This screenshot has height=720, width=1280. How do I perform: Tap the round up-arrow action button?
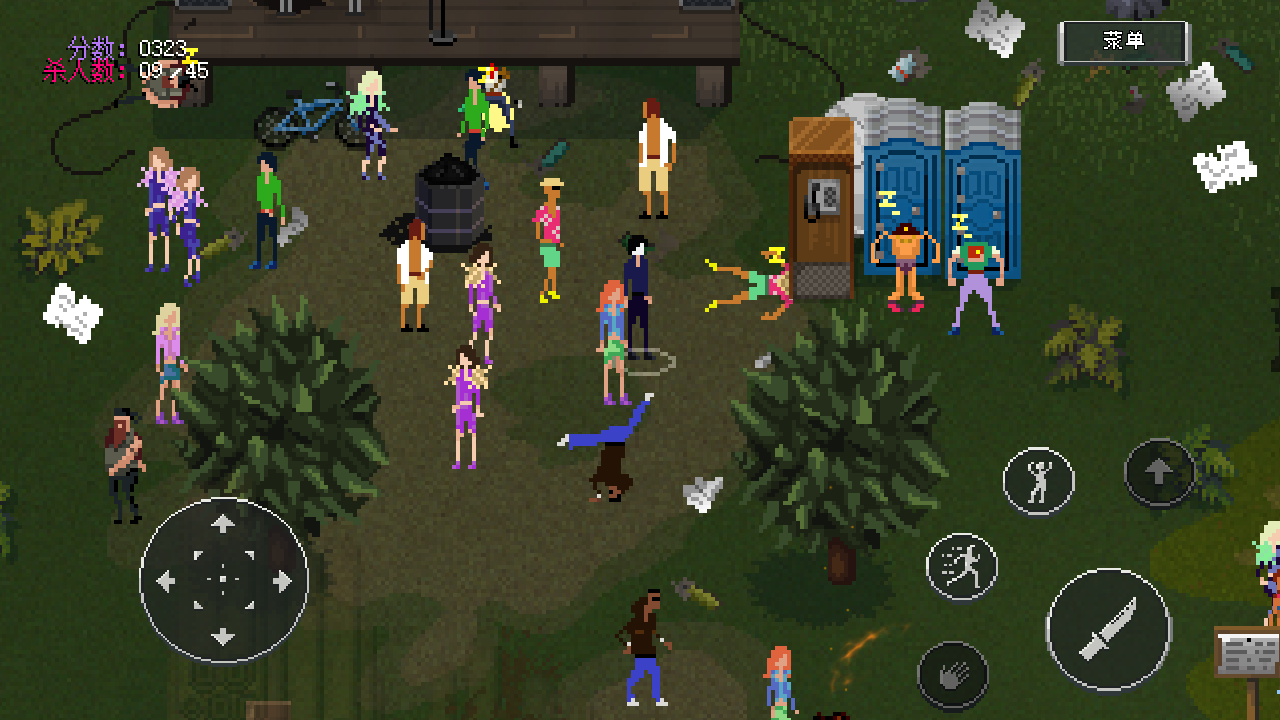(1159, 473)
